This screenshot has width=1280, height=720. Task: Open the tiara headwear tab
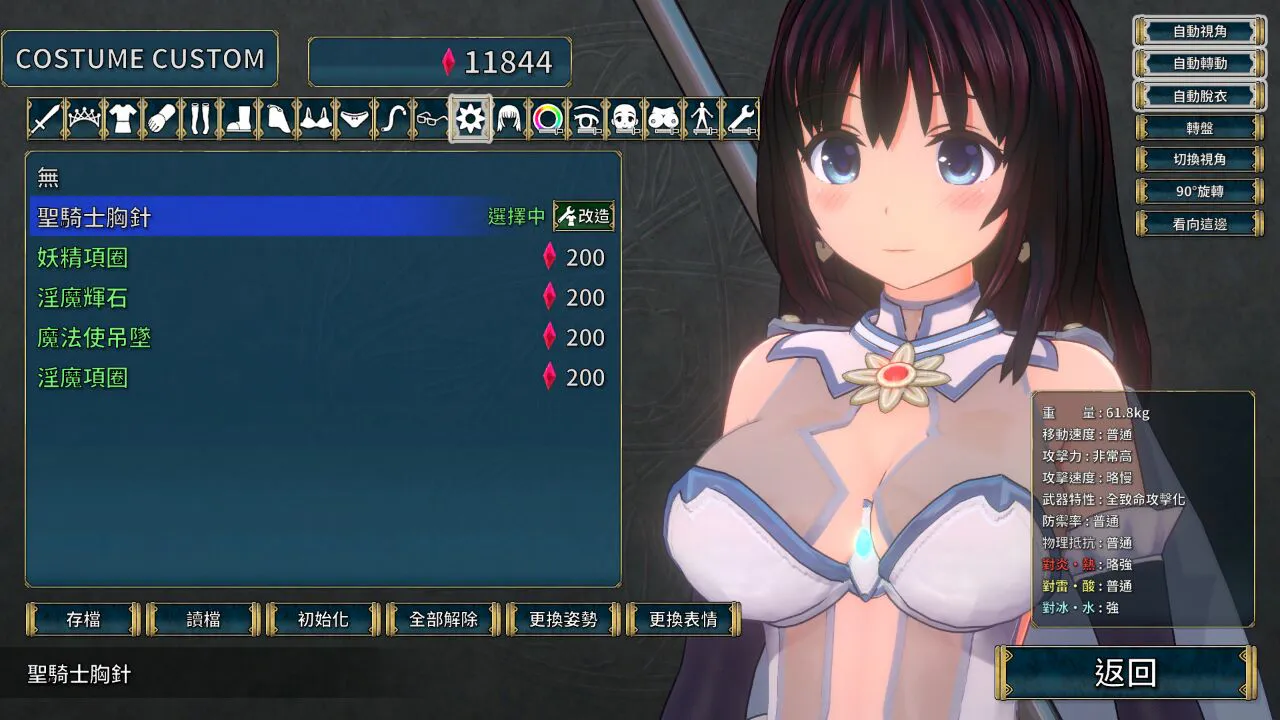84,119
